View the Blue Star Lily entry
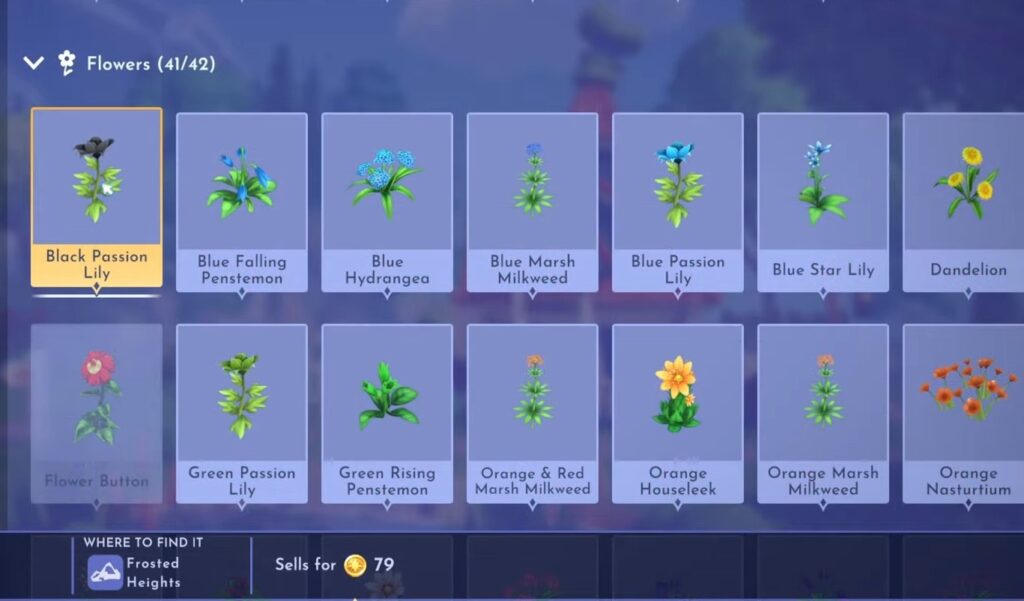 tap(822, 201)
